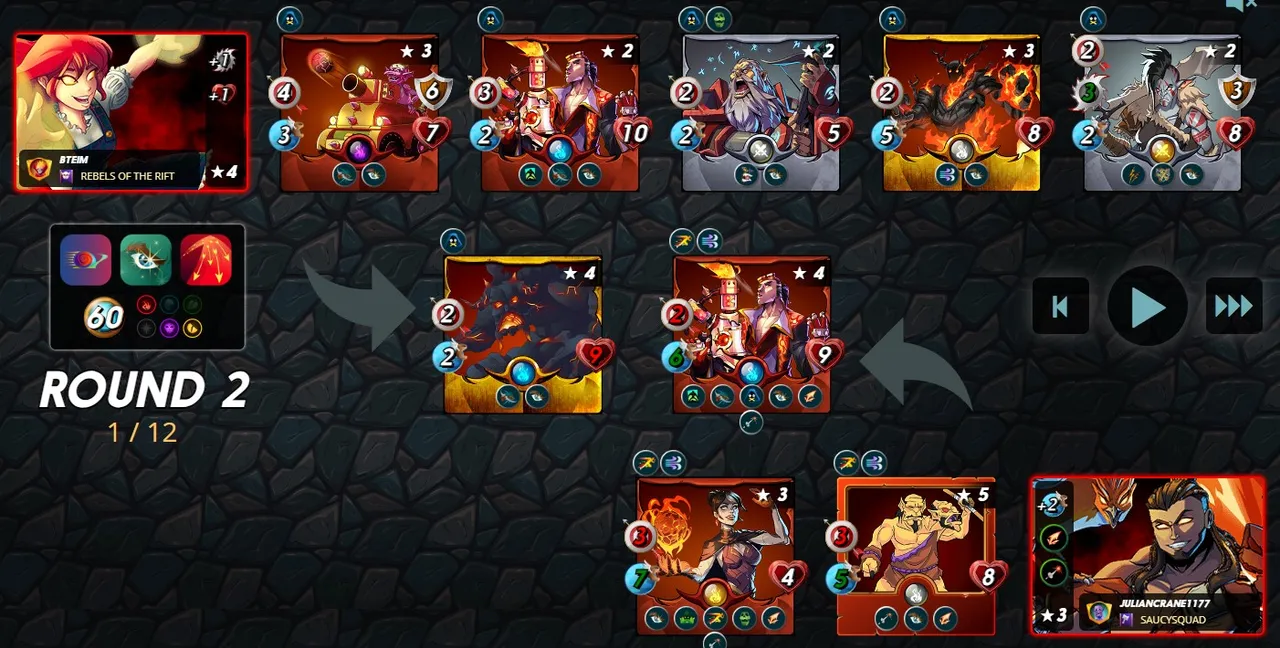Select the horned warrior card with 3 armor
Viewport: 1280px width, 648px height.
[1163, 112]
